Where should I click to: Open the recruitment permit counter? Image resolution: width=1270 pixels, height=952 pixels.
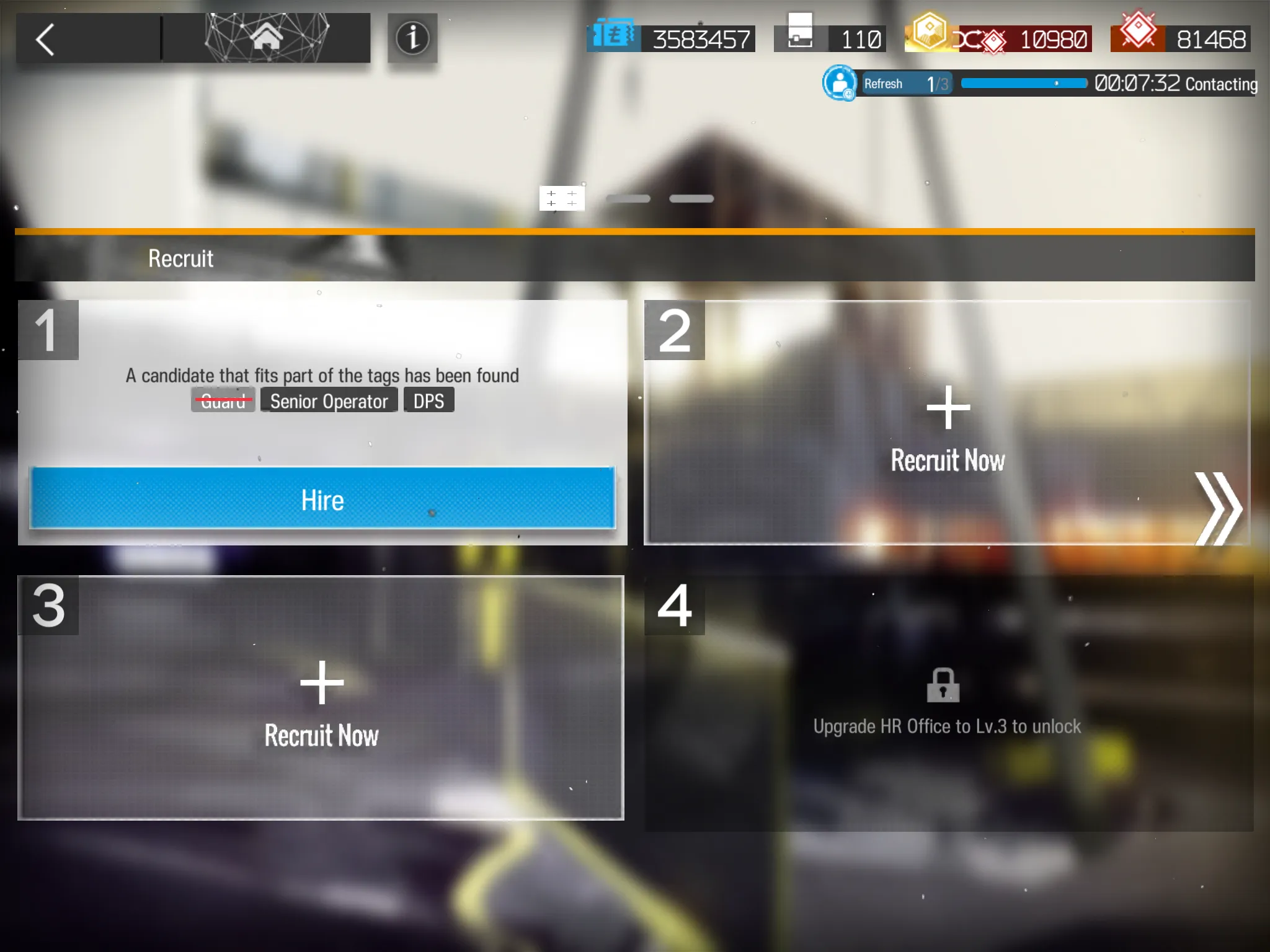click(x=831, y=38)
